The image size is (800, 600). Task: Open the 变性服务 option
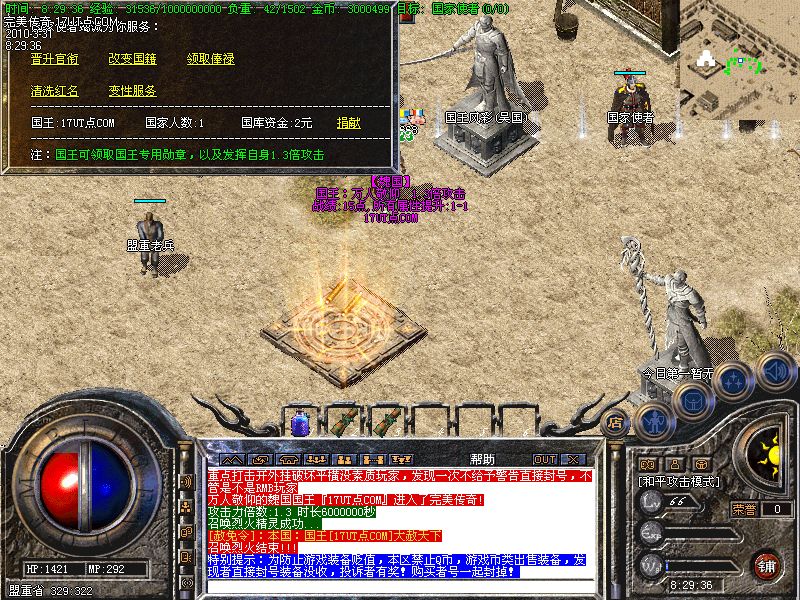click(x=132, y=91)
